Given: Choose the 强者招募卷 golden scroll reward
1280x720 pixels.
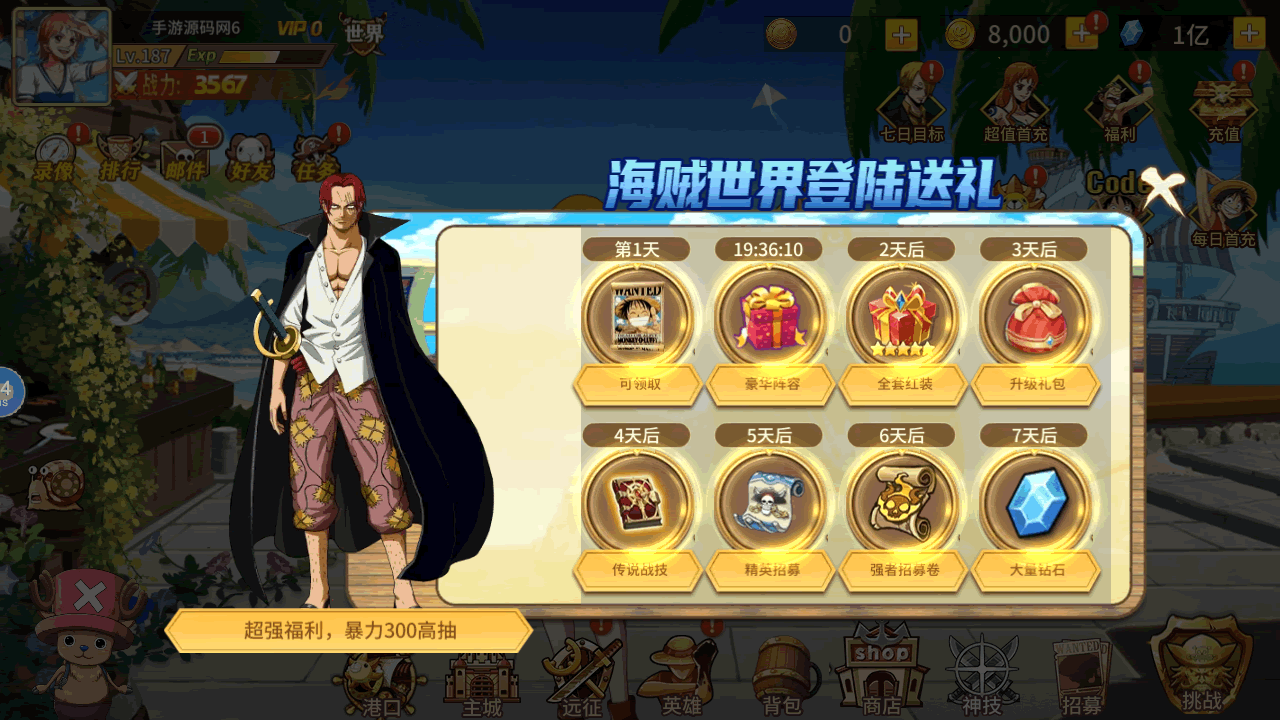Looking at the screenshot, I should (902, 502).
